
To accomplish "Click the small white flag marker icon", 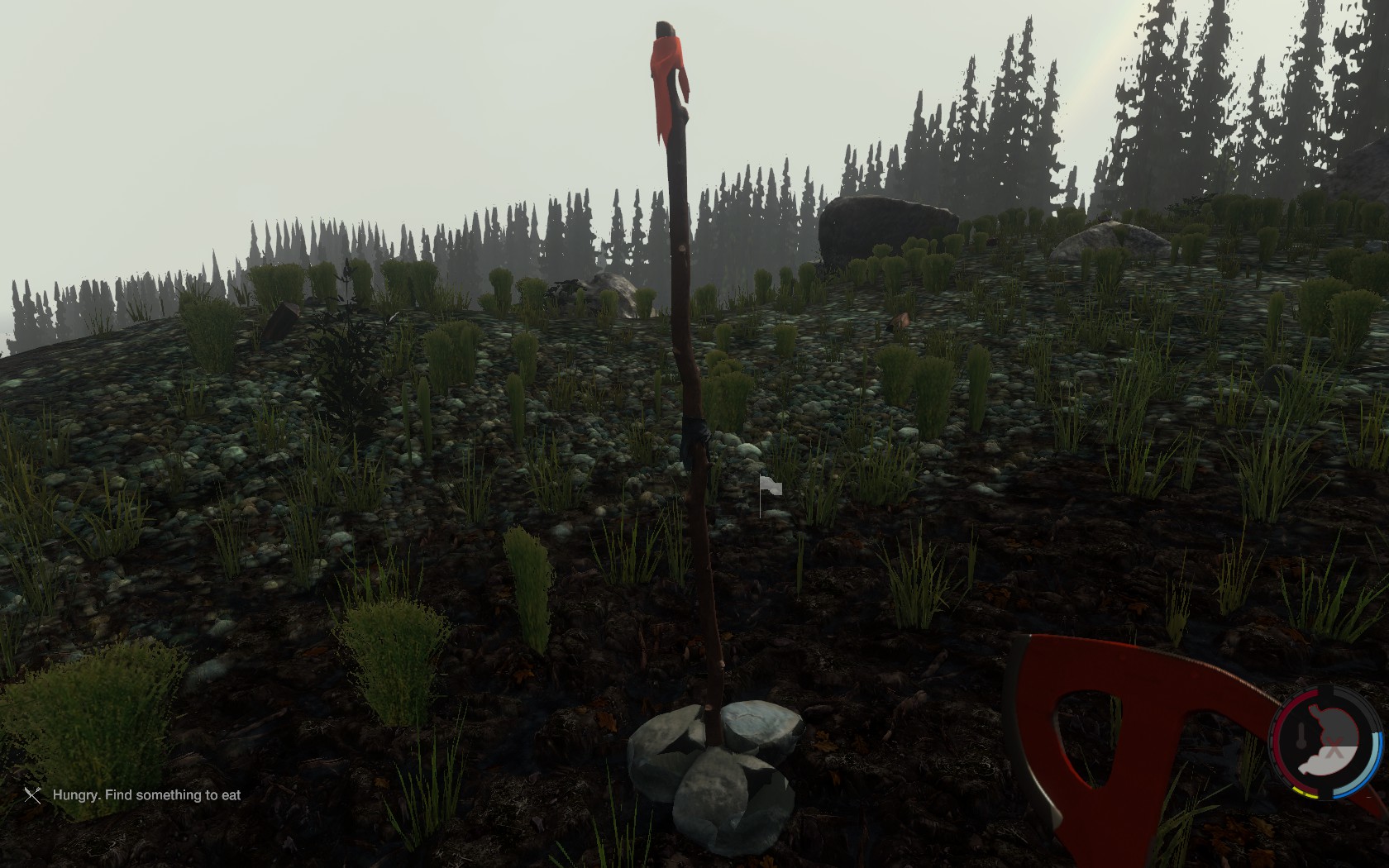I will coord(769,489).
